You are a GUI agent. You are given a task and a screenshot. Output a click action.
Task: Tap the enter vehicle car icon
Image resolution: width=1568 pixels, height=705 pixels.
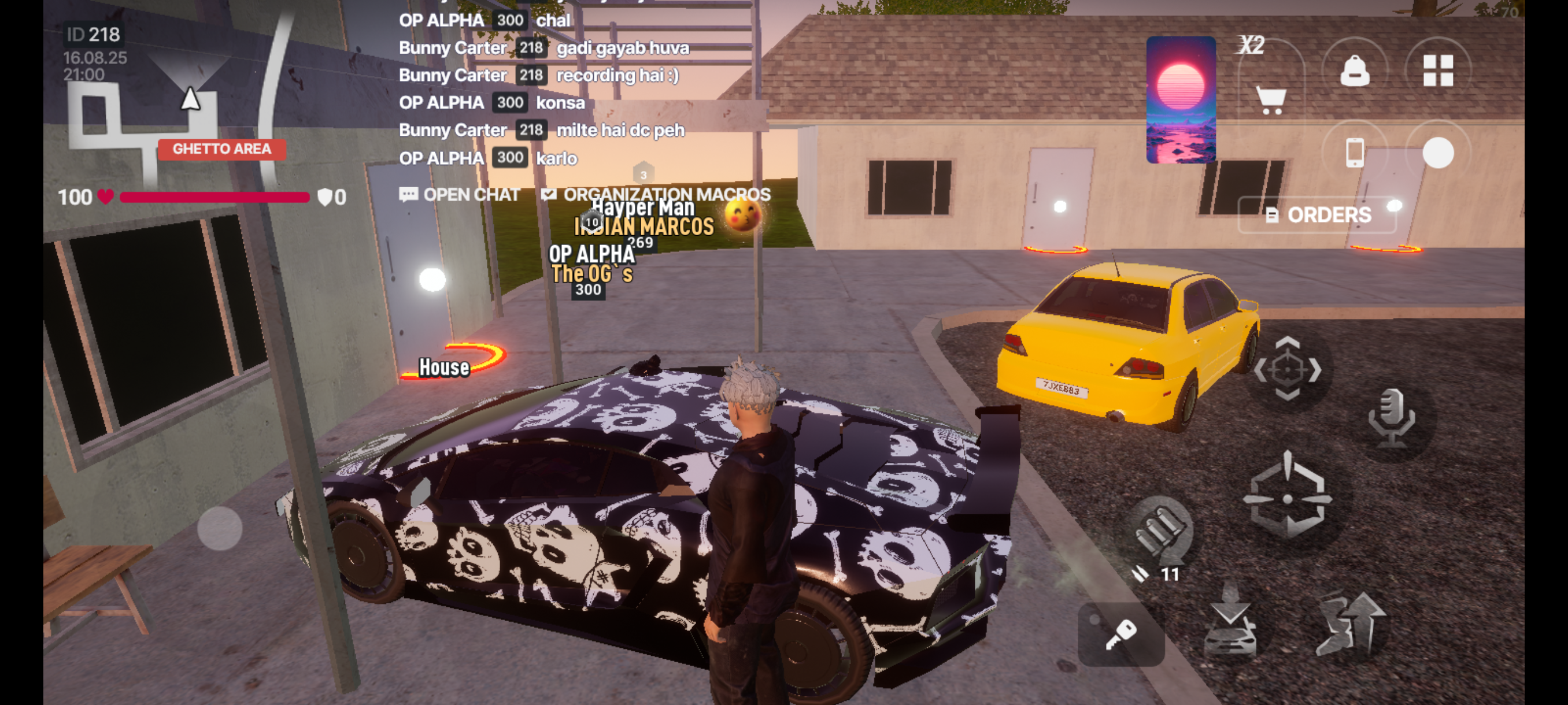[x=1230, y=625]
